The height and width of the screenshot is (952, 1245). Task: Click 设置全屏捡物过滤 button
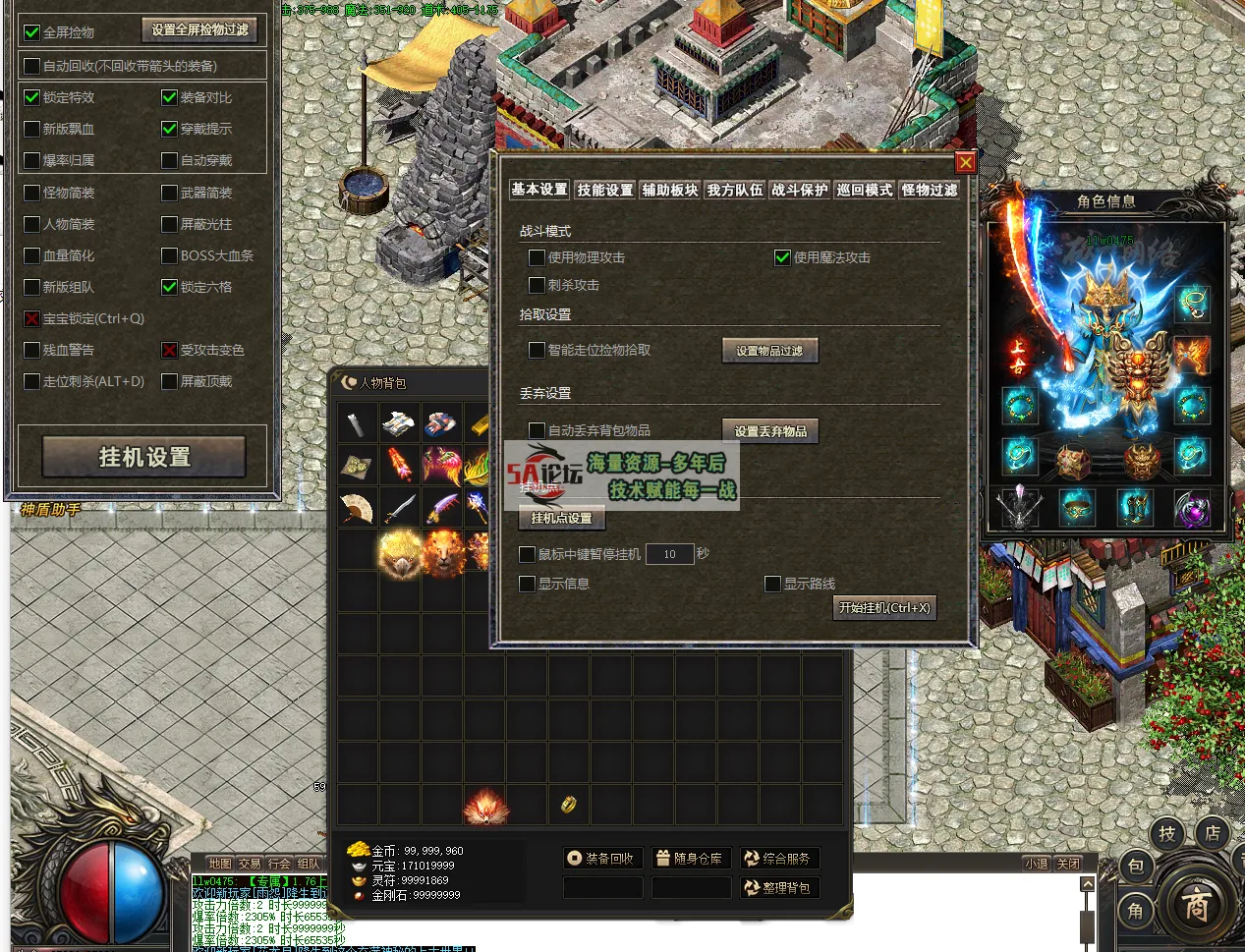(x=200, y=30)
